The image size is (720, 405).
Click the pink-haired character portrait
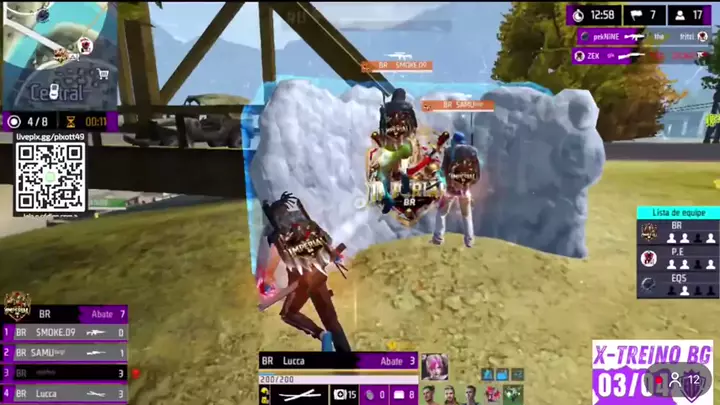[434, 366]
